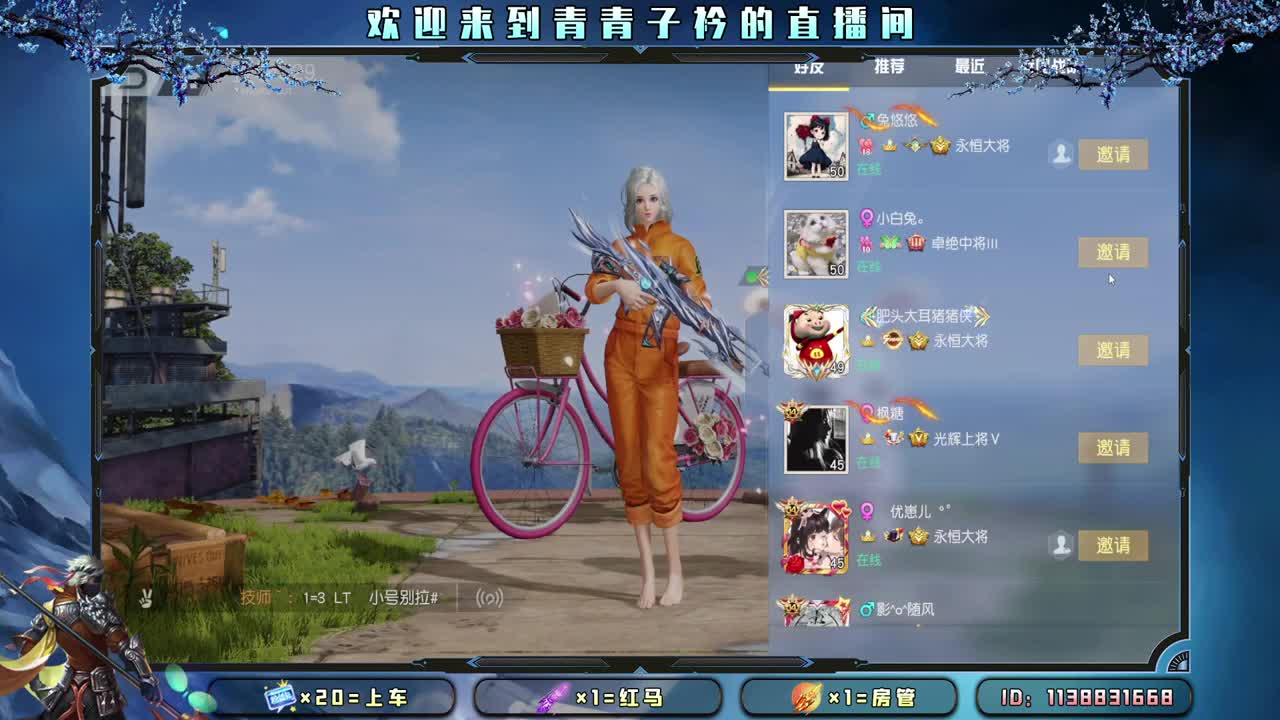Click the voice broadcast icon beside 小号别拉#
1280x720 pixels.
click(x=490, y=597)
